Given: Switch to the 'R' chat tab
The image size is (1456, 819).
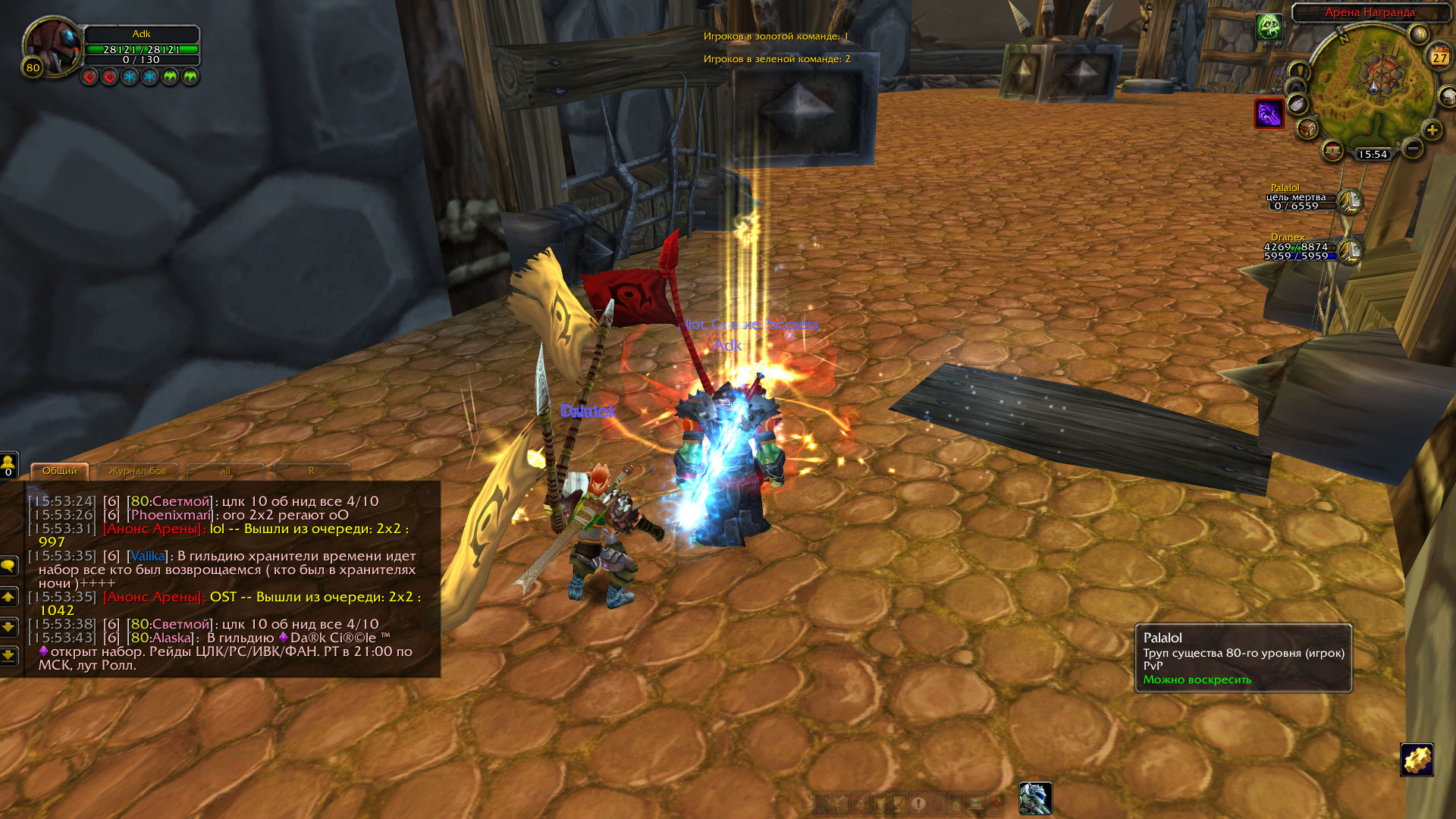Looking at the screenshot, I should click(311, 471).
